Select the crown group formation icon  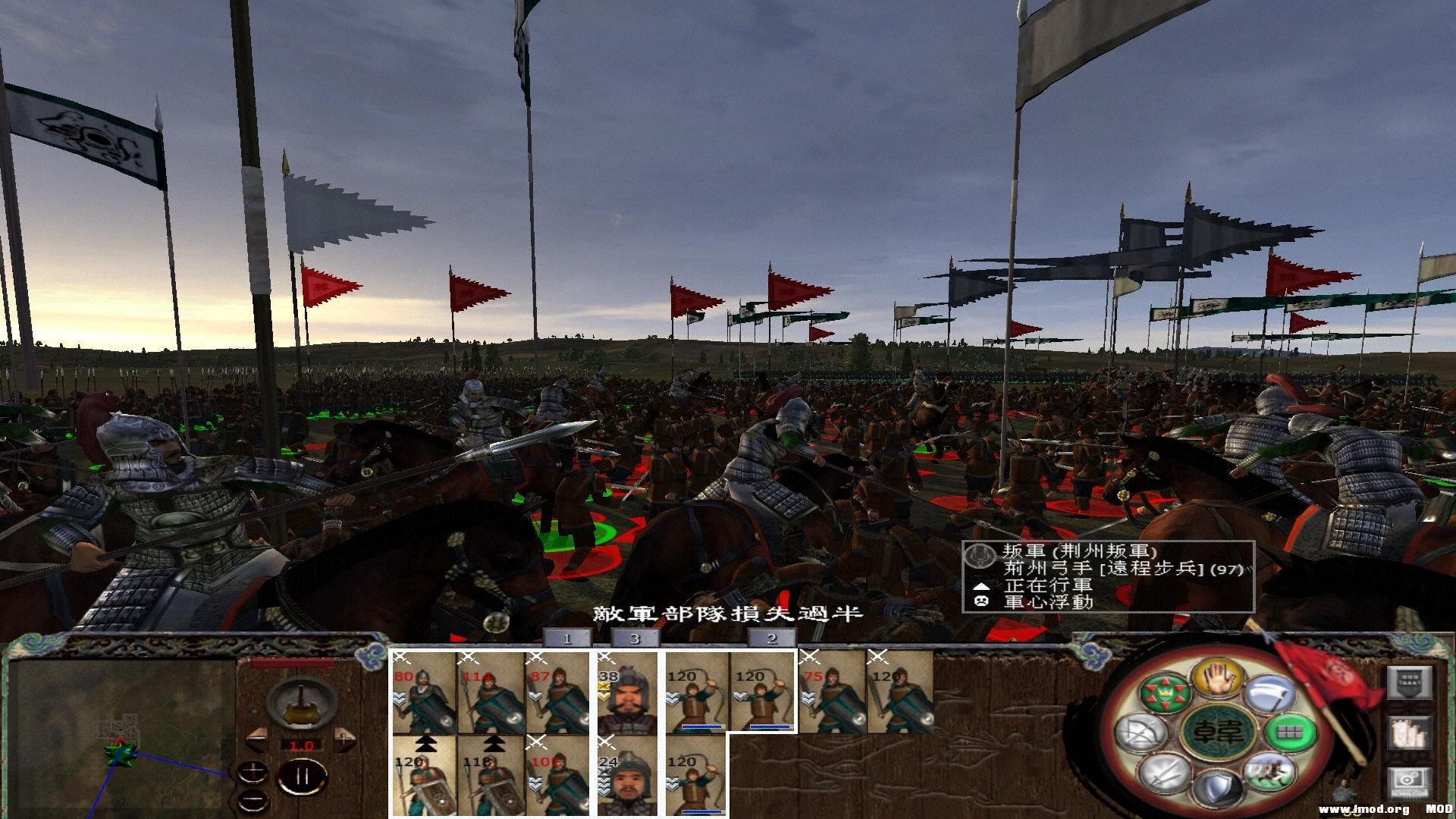click(x=1164, y=694)
